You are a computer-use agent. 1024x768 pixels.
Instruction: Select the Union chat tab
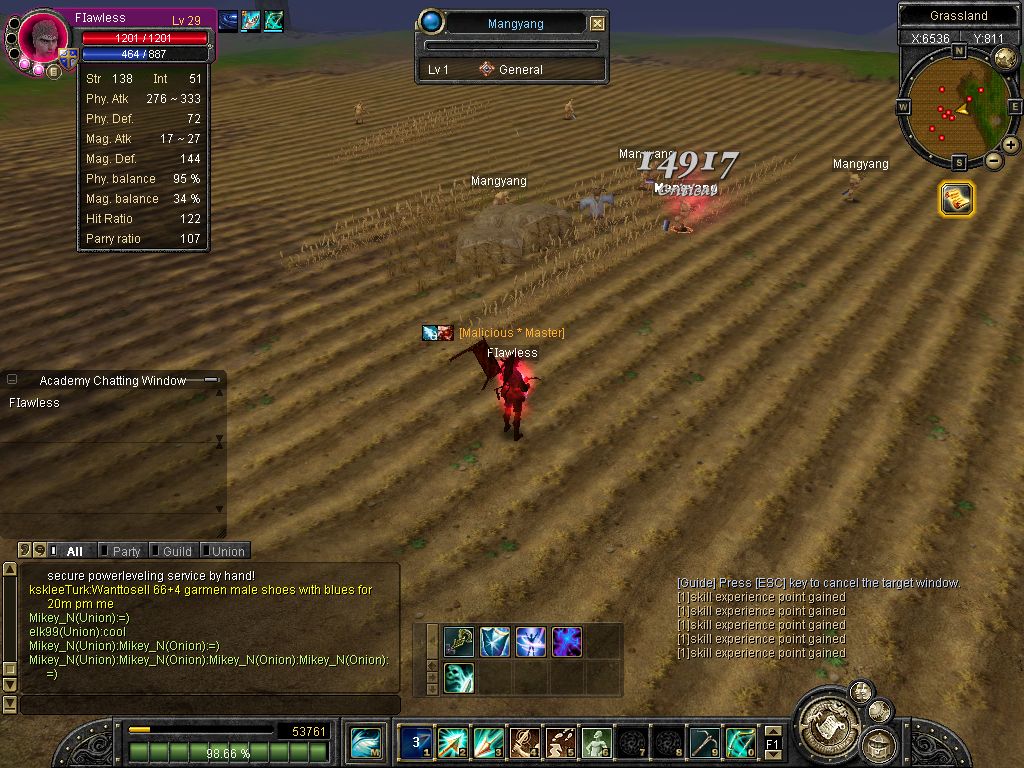(227, 551)
